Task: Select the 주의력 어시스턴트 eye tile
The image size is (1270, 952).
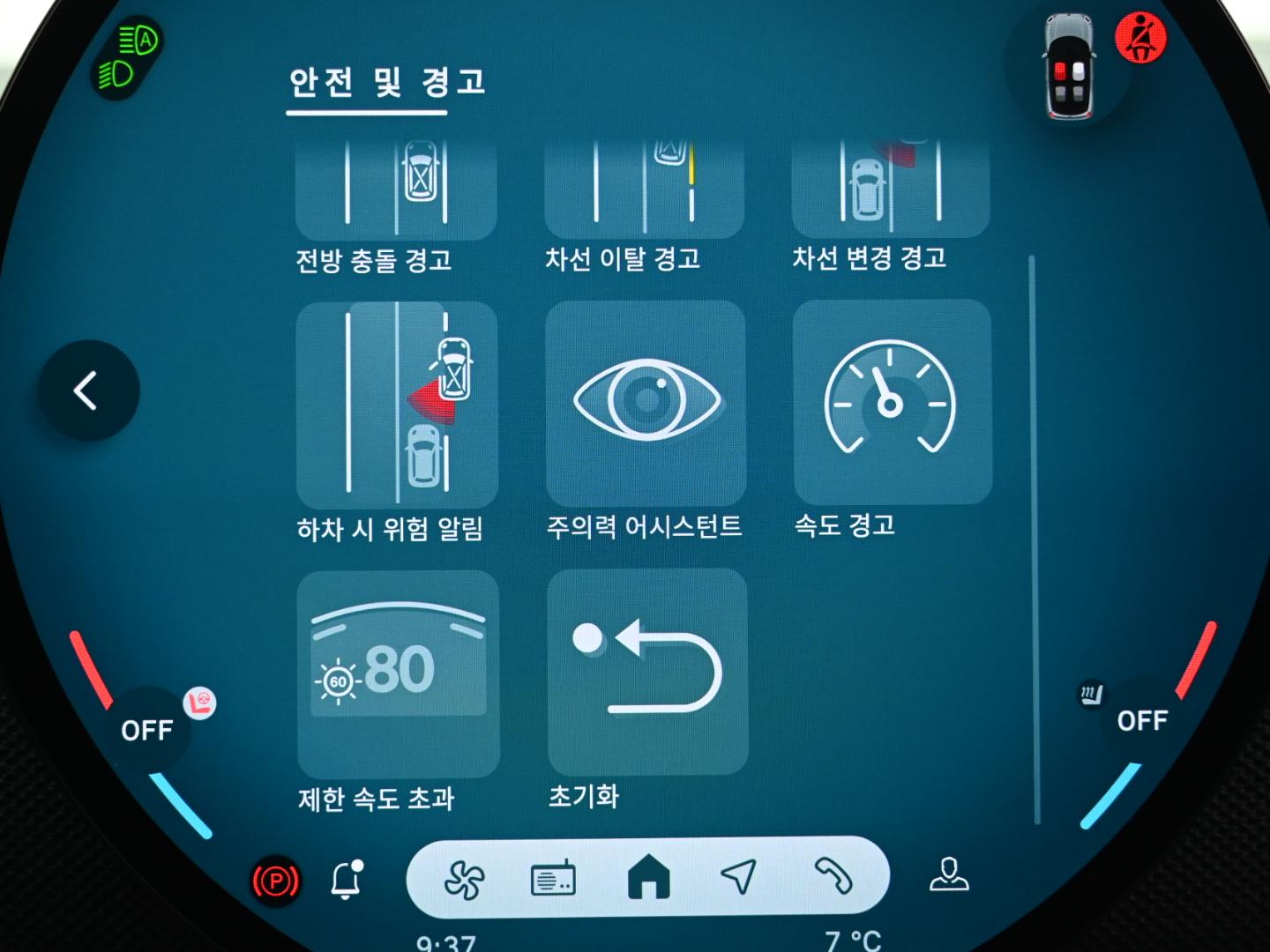Action: [x=646, y=403]
